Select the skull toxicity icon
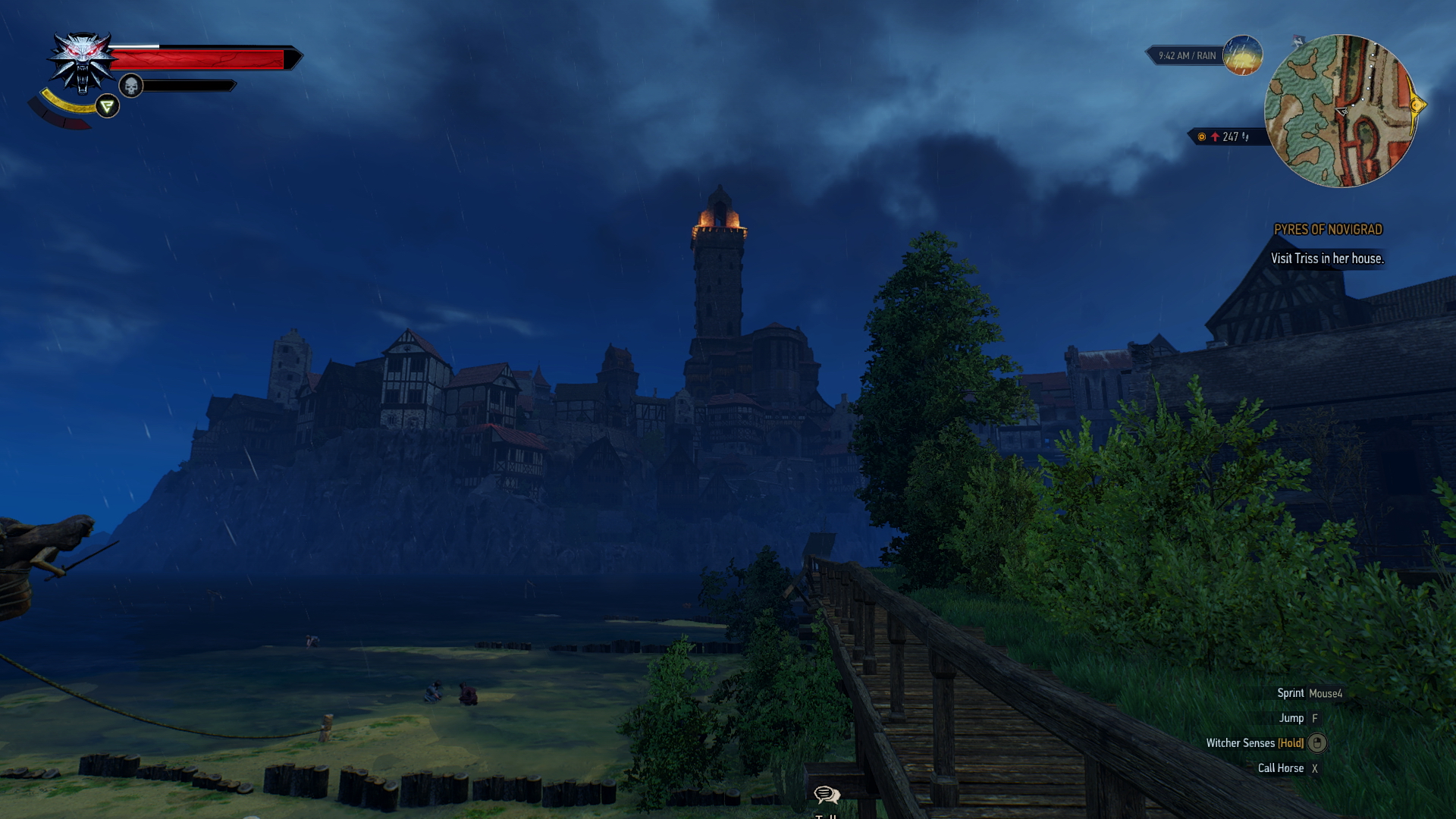 (131, 86)
